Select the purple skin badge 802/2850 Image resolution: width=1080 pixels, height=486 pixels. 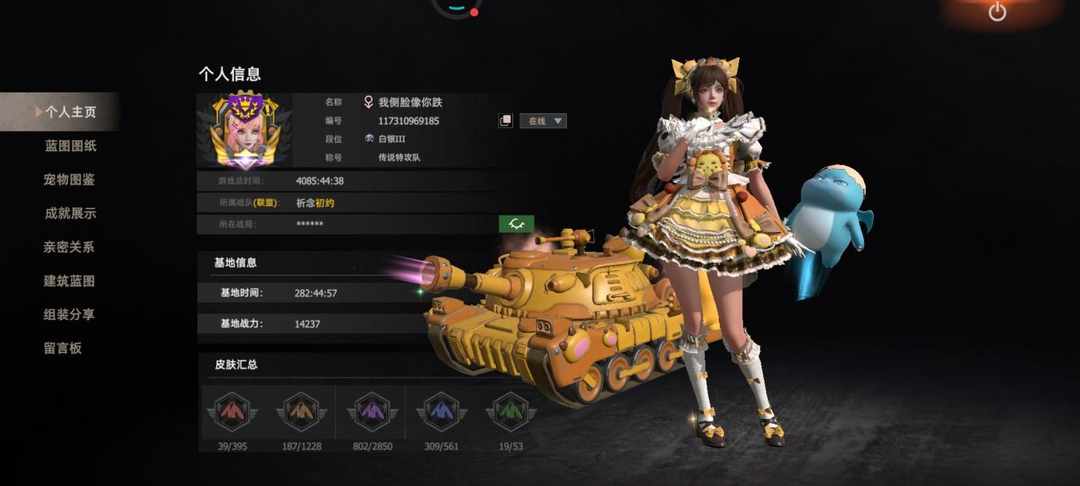point(371,410)
